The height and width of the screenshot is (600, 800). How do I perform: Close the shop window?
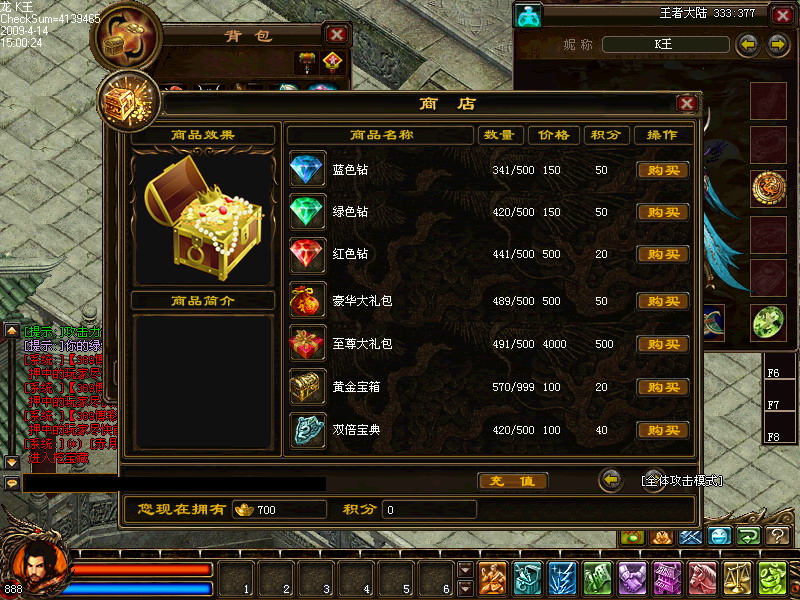click(686, 104)
